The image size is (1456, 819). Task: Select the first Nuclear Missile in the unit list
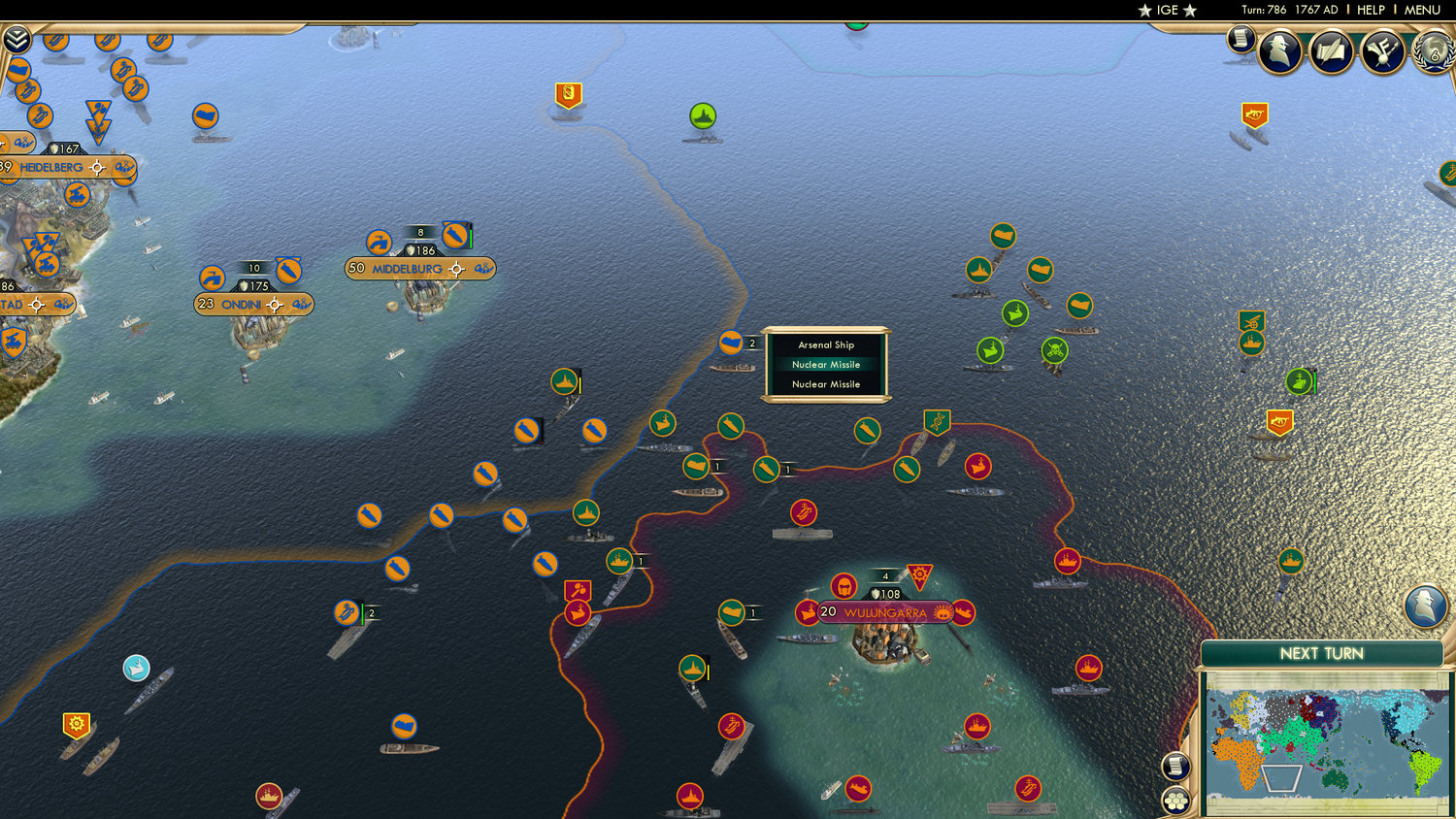pos(826,364)
